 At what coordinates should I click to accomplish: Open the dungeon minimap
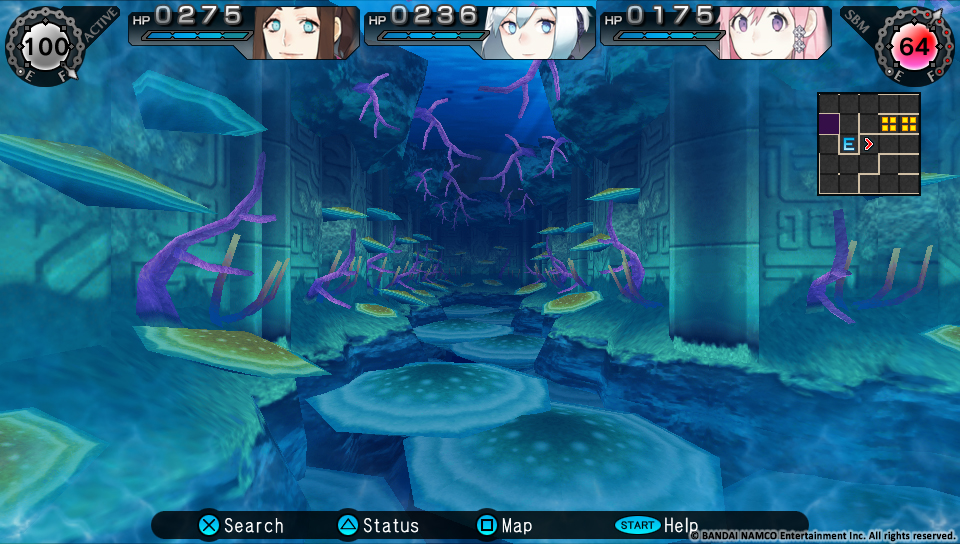coord(869,144)
